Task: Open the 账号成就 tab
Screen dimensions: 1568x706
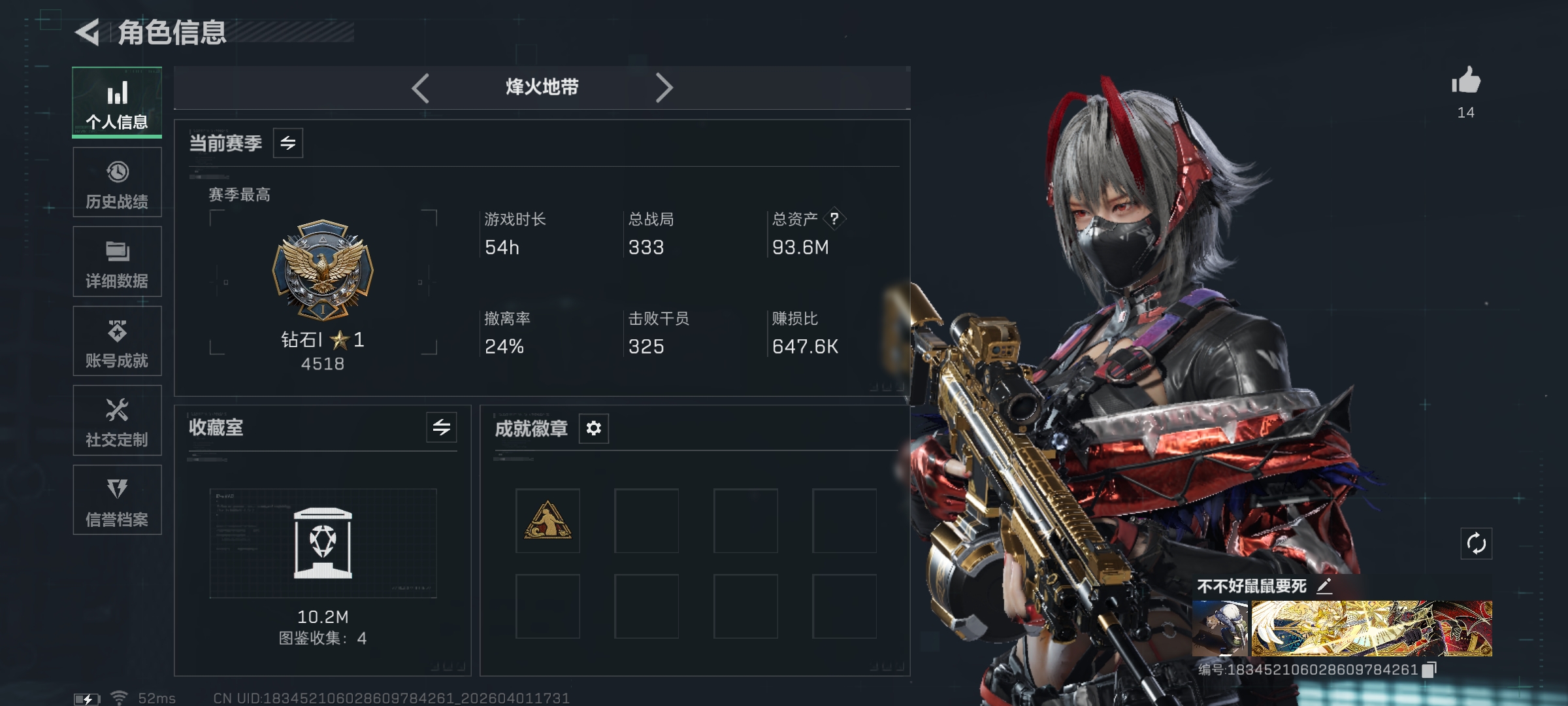Action: coord(117,341)
